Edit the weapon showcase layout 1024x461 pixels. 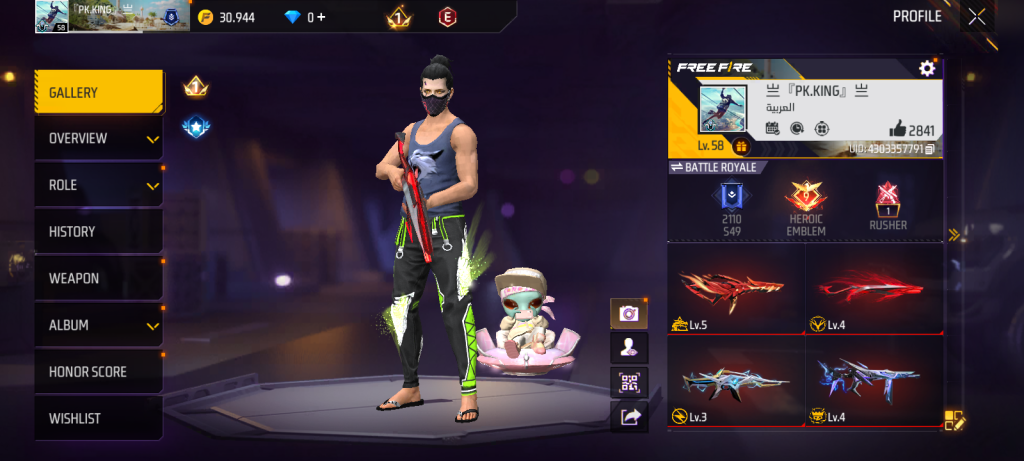[953, 420]
